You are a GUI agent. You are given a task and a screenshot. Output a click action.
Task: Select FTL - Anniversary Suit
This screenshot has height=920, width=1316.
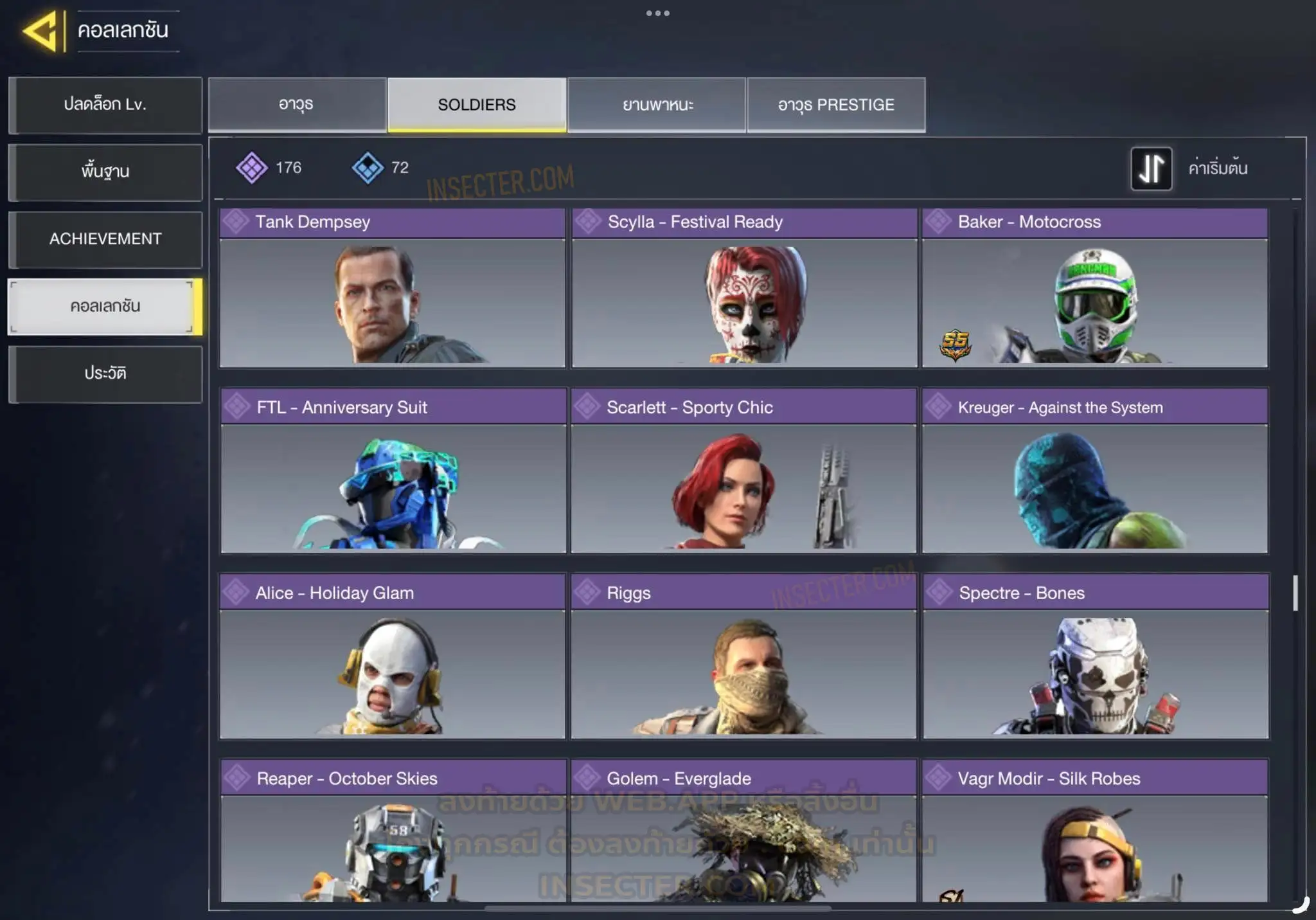393,471
